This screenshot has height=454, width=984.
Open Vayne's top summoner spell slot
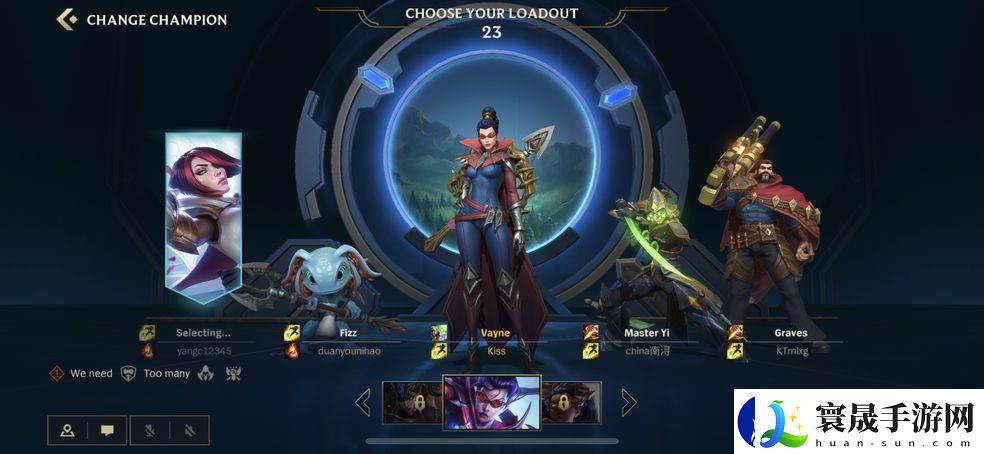pos(439,333)
